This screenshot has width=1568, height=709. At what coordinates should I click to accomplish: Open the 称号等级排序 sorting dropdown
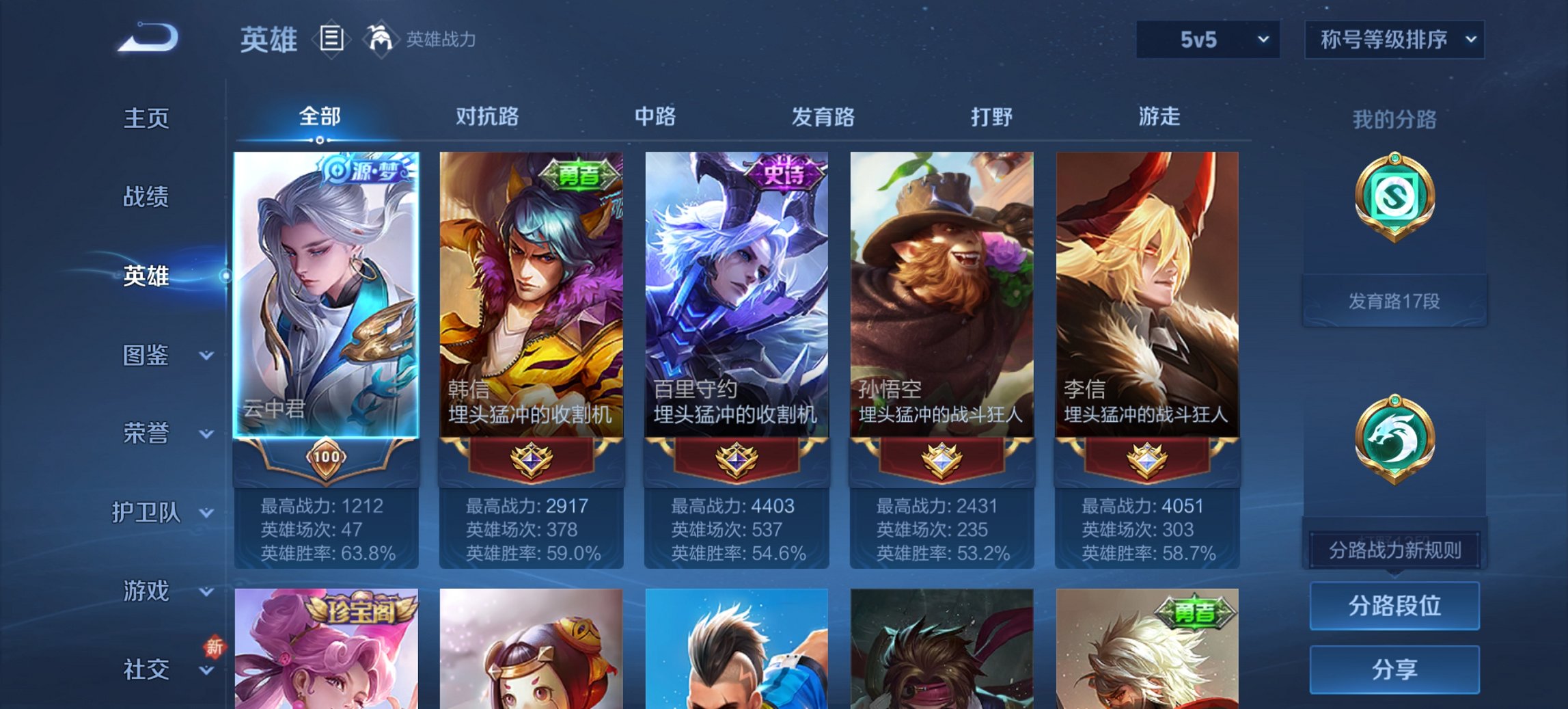tap(1394, 40)
